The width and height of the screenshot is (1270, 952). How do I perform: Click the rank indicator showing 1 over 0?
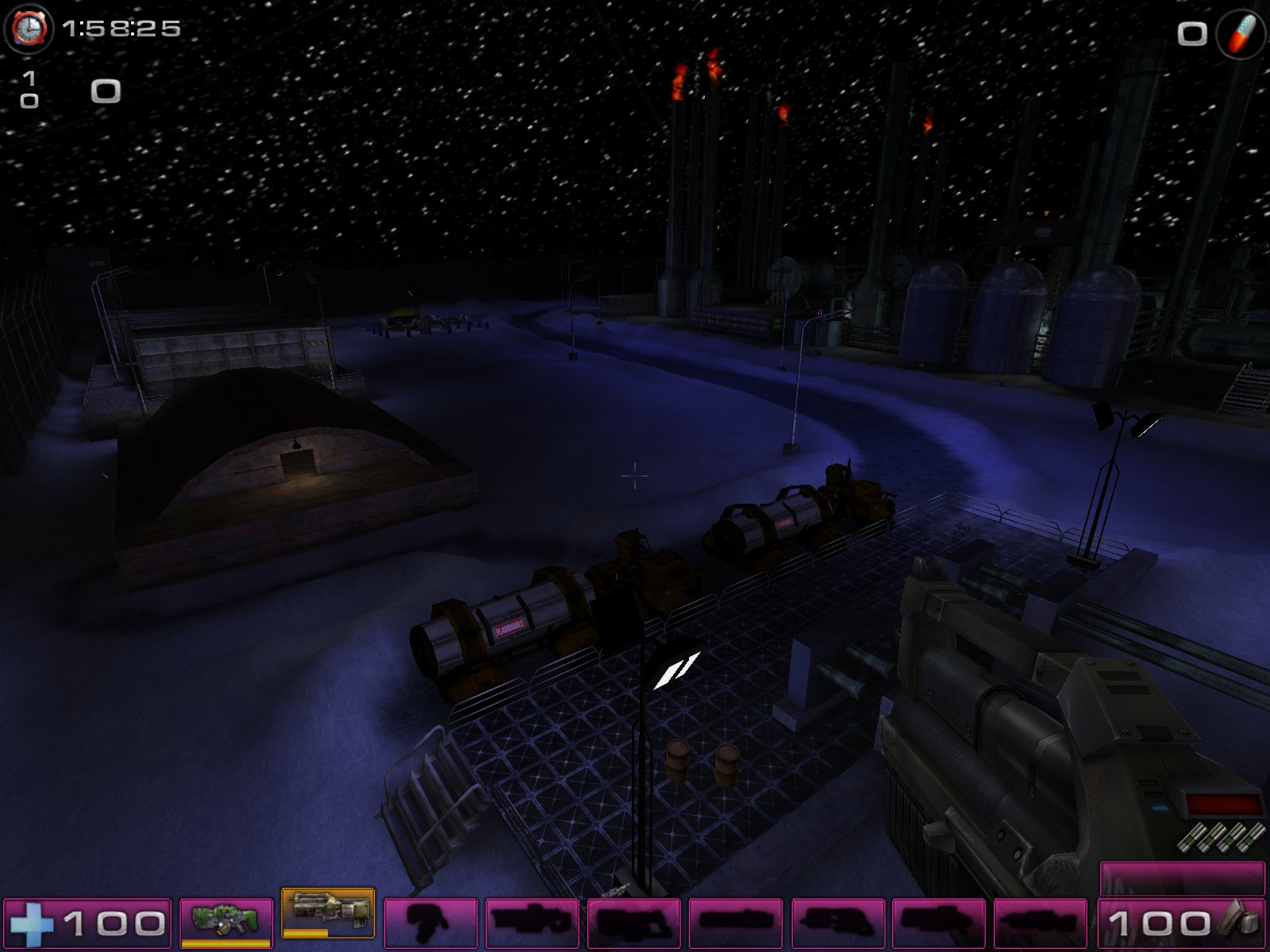click(x=29, y=89)
